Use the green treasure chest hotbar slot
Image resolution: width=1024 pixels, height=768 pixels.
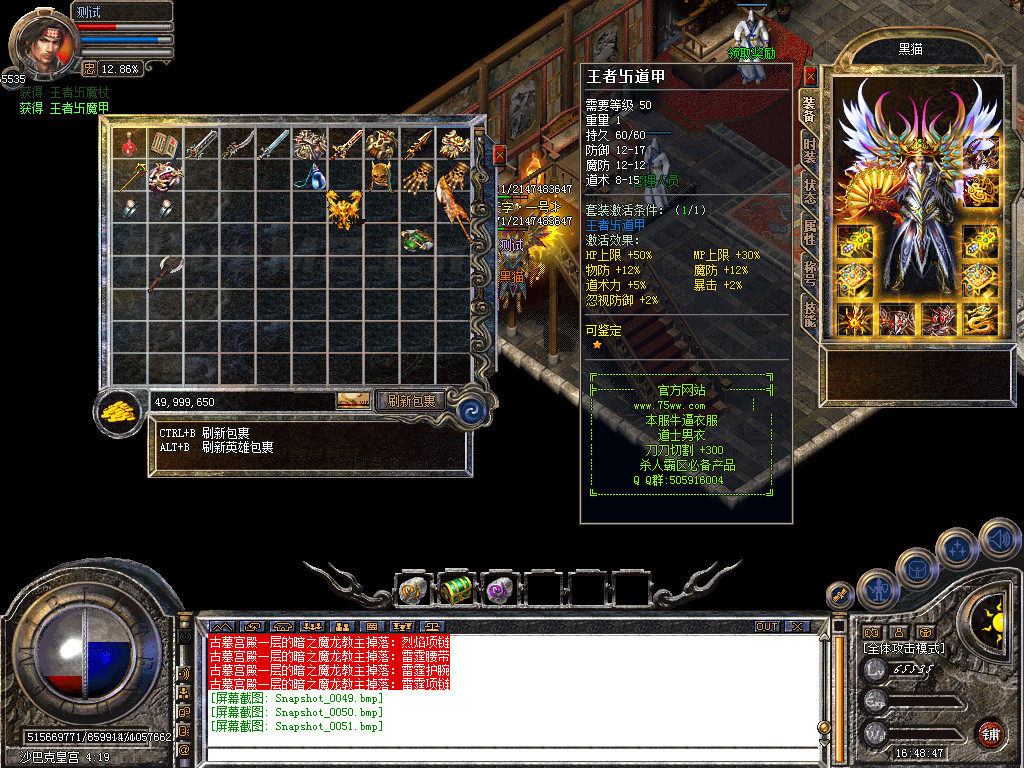[456, 590]
